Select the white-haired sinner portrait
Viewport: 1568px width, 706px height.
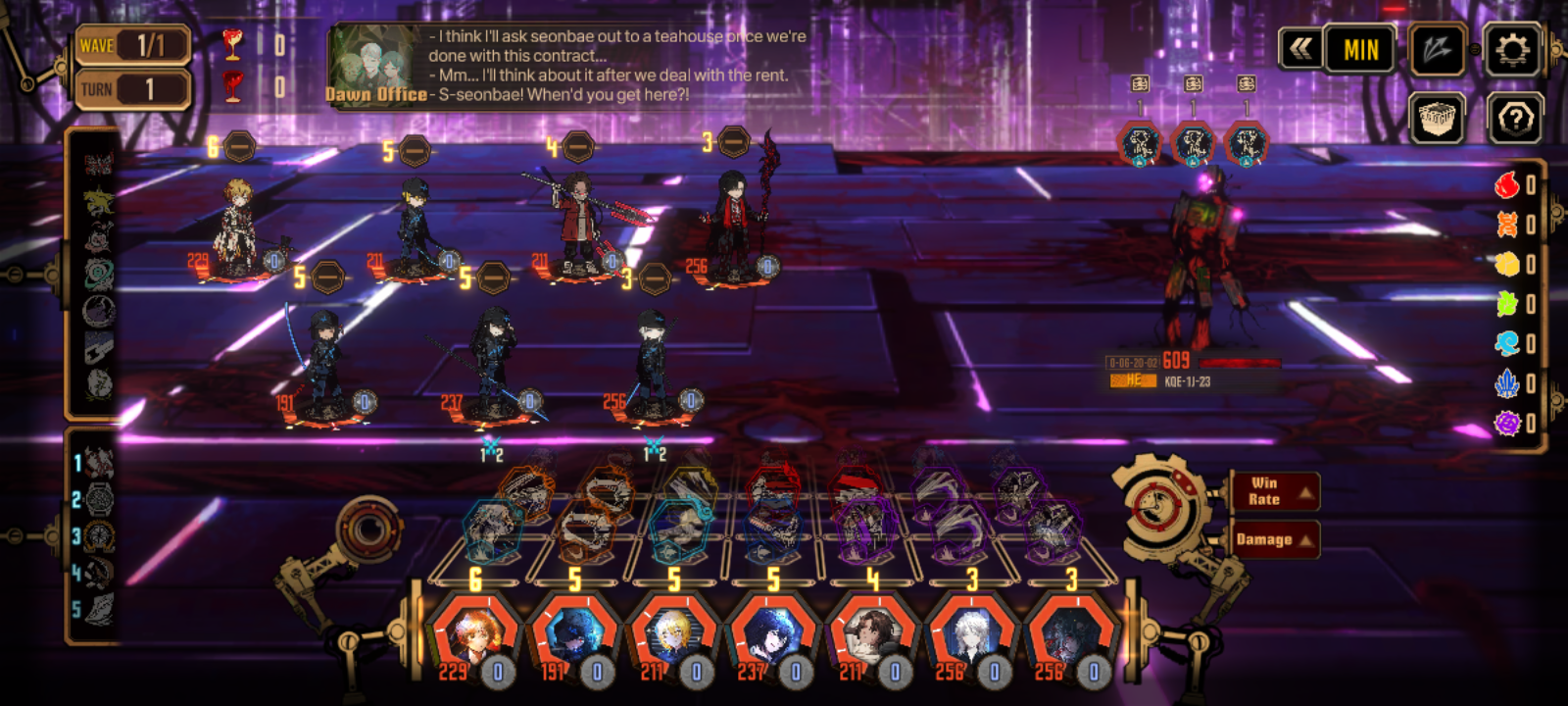[x=970, y=637]
